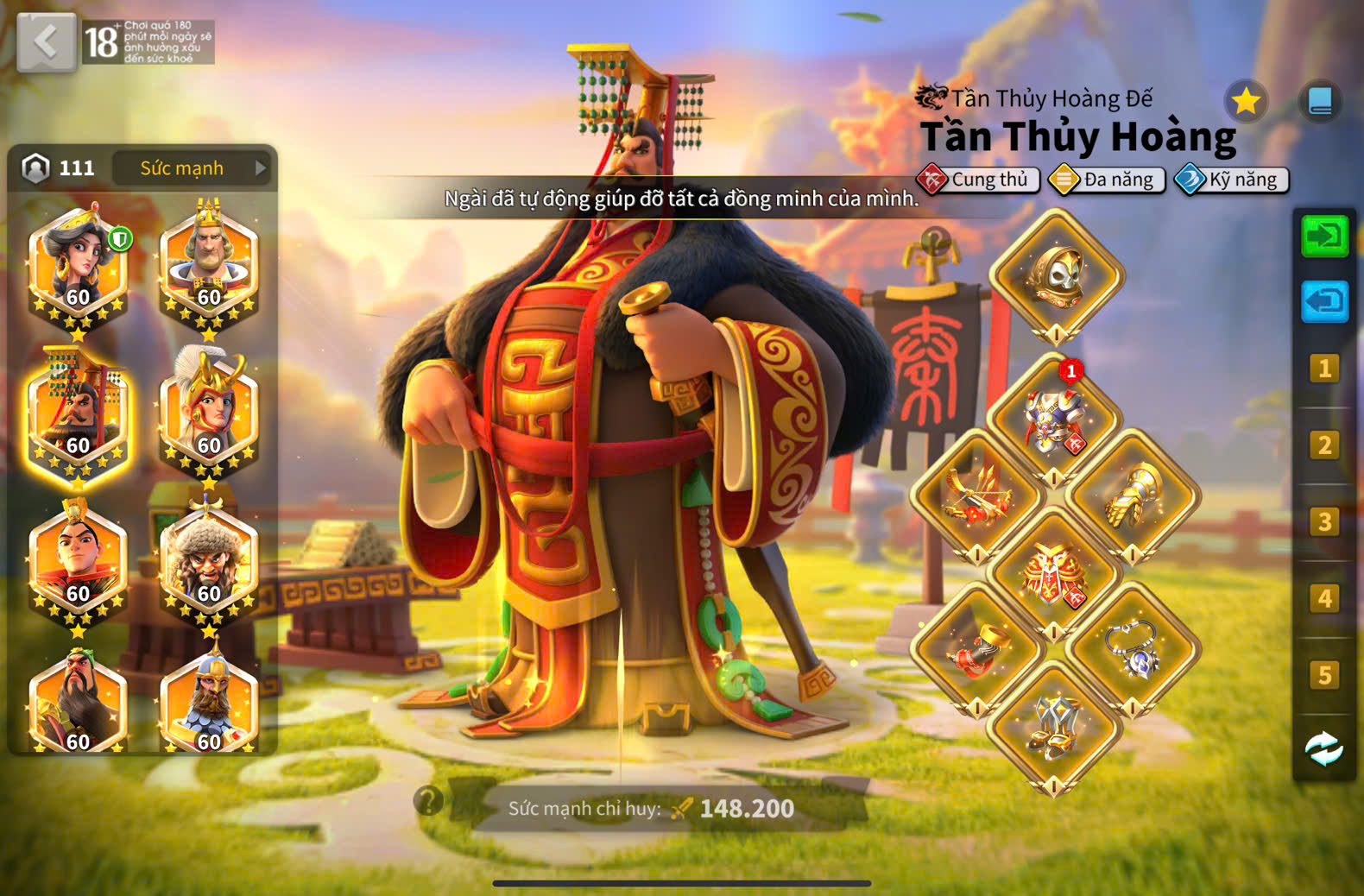Switch to equipment preset 3
1364x896 pixels.
click(x=1324, y=522)
